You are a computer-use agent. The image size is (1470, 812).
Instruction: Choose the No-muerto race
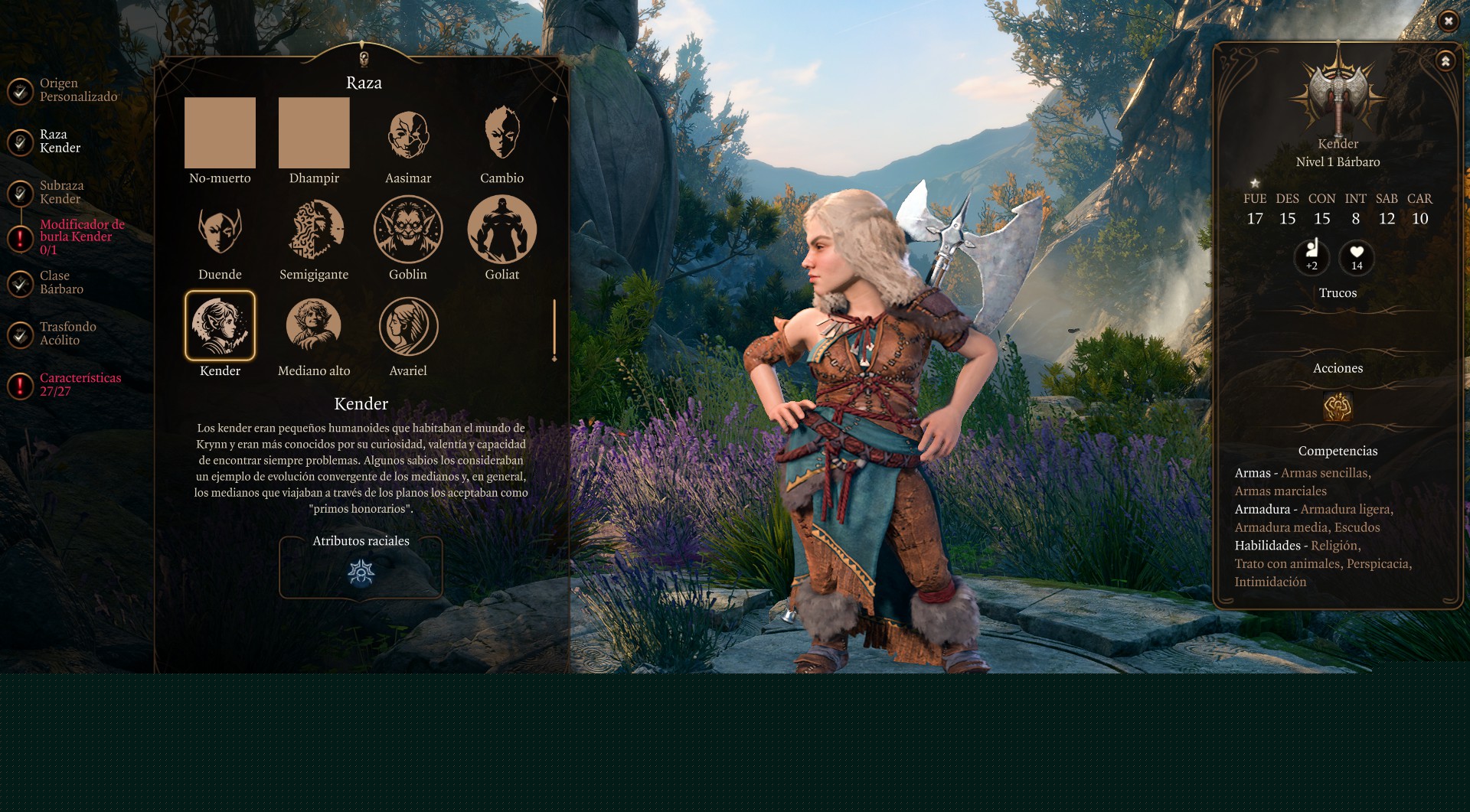coord(220,133)
